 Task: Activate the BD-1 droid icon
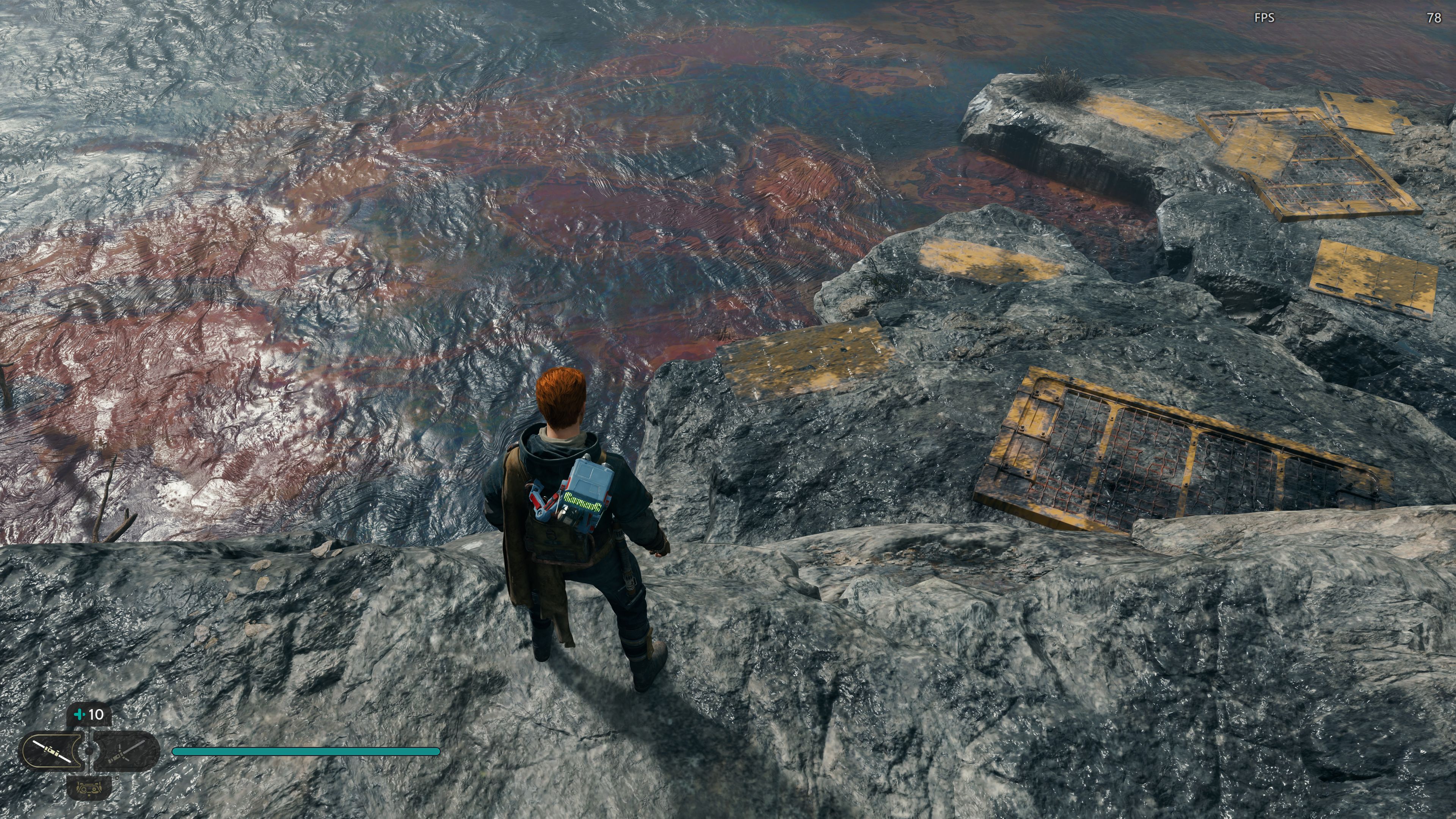tap(89, 788)
